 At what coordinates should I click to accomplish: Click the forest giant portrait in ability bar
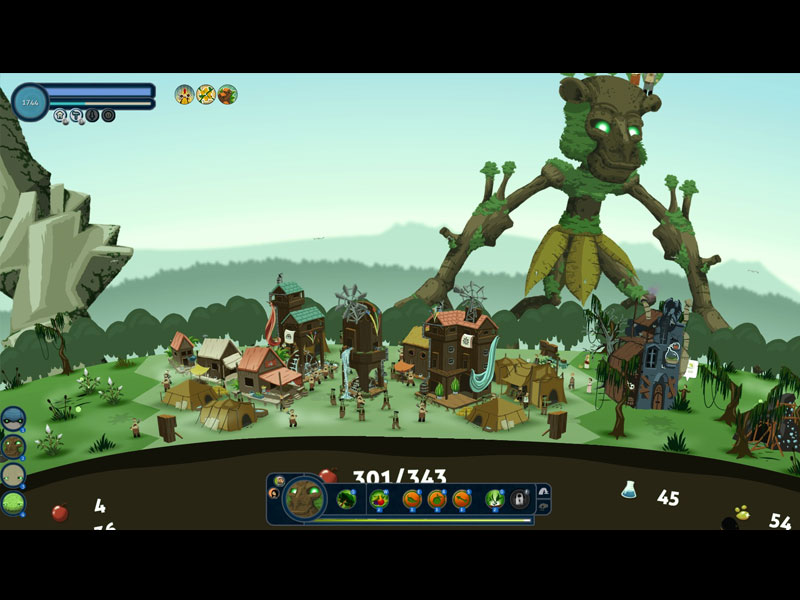tap(304, 498)
